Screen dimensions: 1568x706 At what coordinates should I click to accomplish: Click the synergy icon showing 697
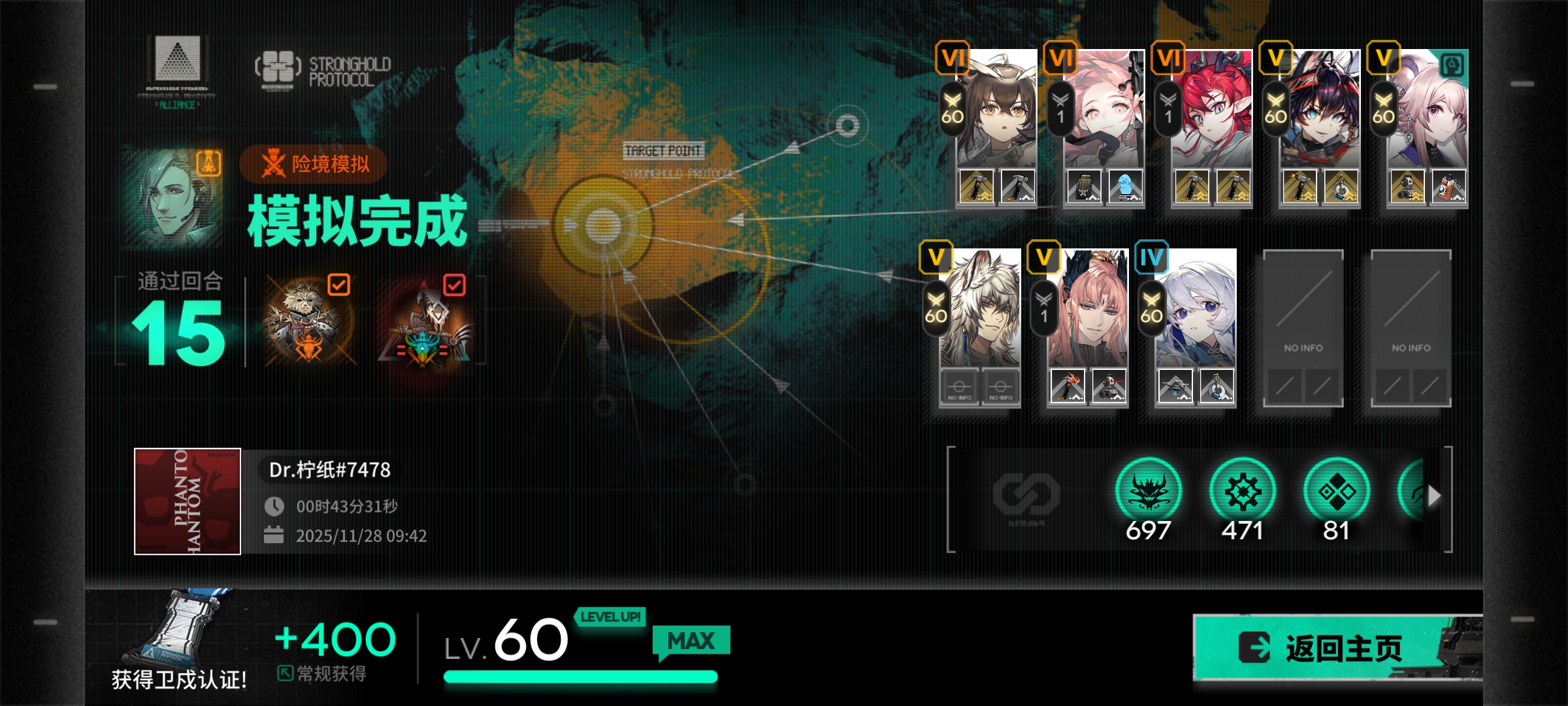point(1148,492)
